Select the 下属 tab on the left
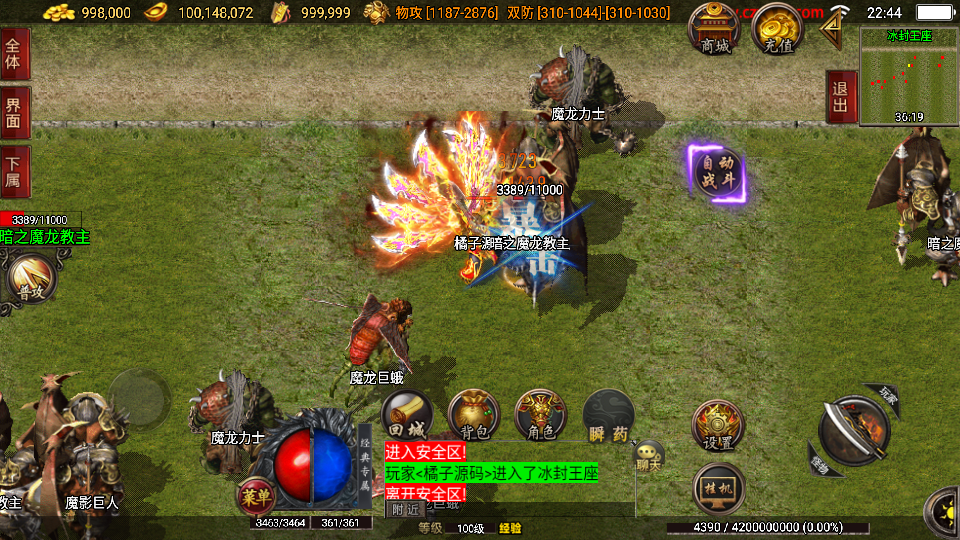The height and width of the screenshot is (540, 960). pyautogui.click(x=14, y=172)
